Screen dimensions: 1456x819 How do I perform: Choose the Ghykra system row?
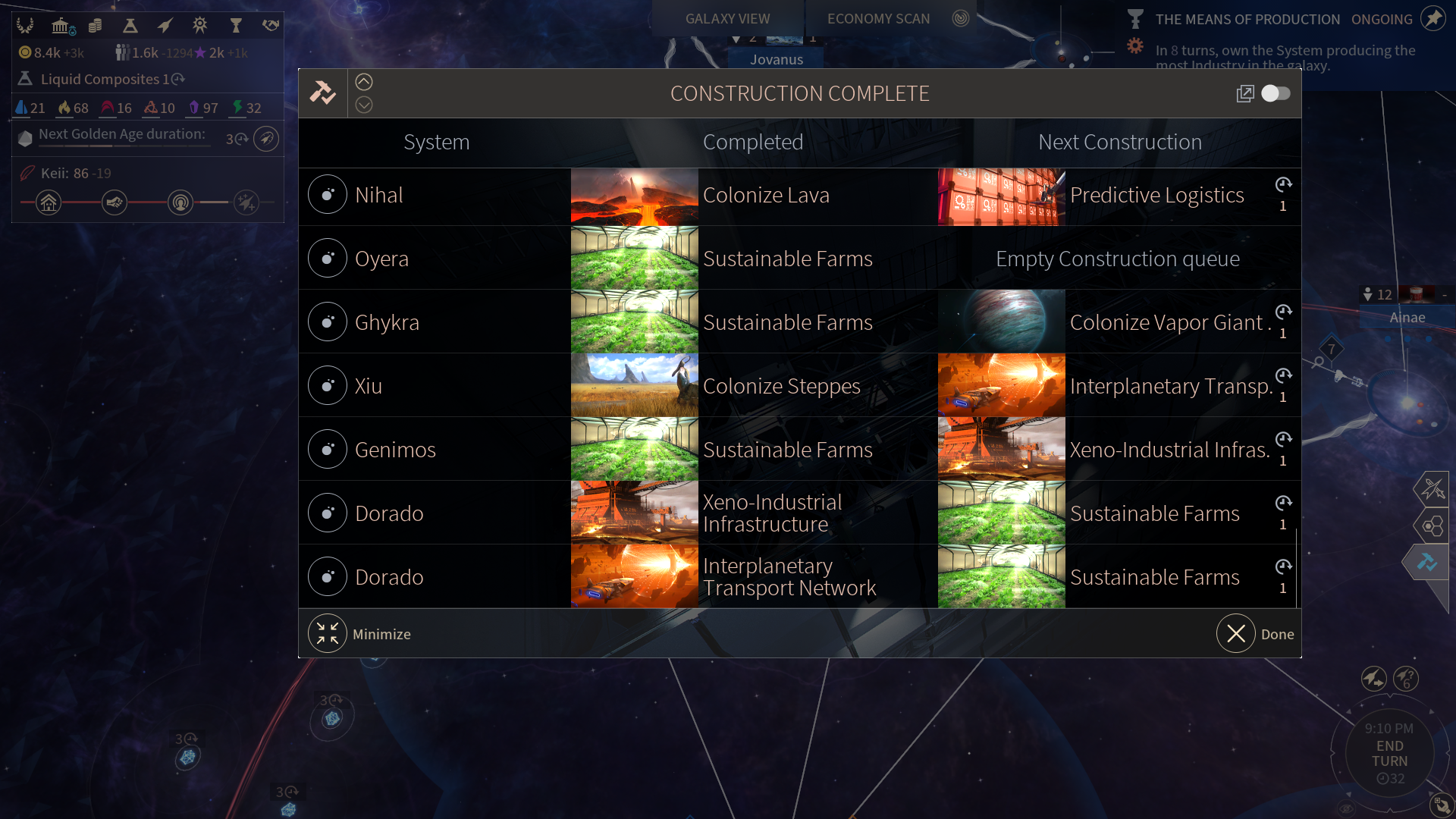click(386, 322)
